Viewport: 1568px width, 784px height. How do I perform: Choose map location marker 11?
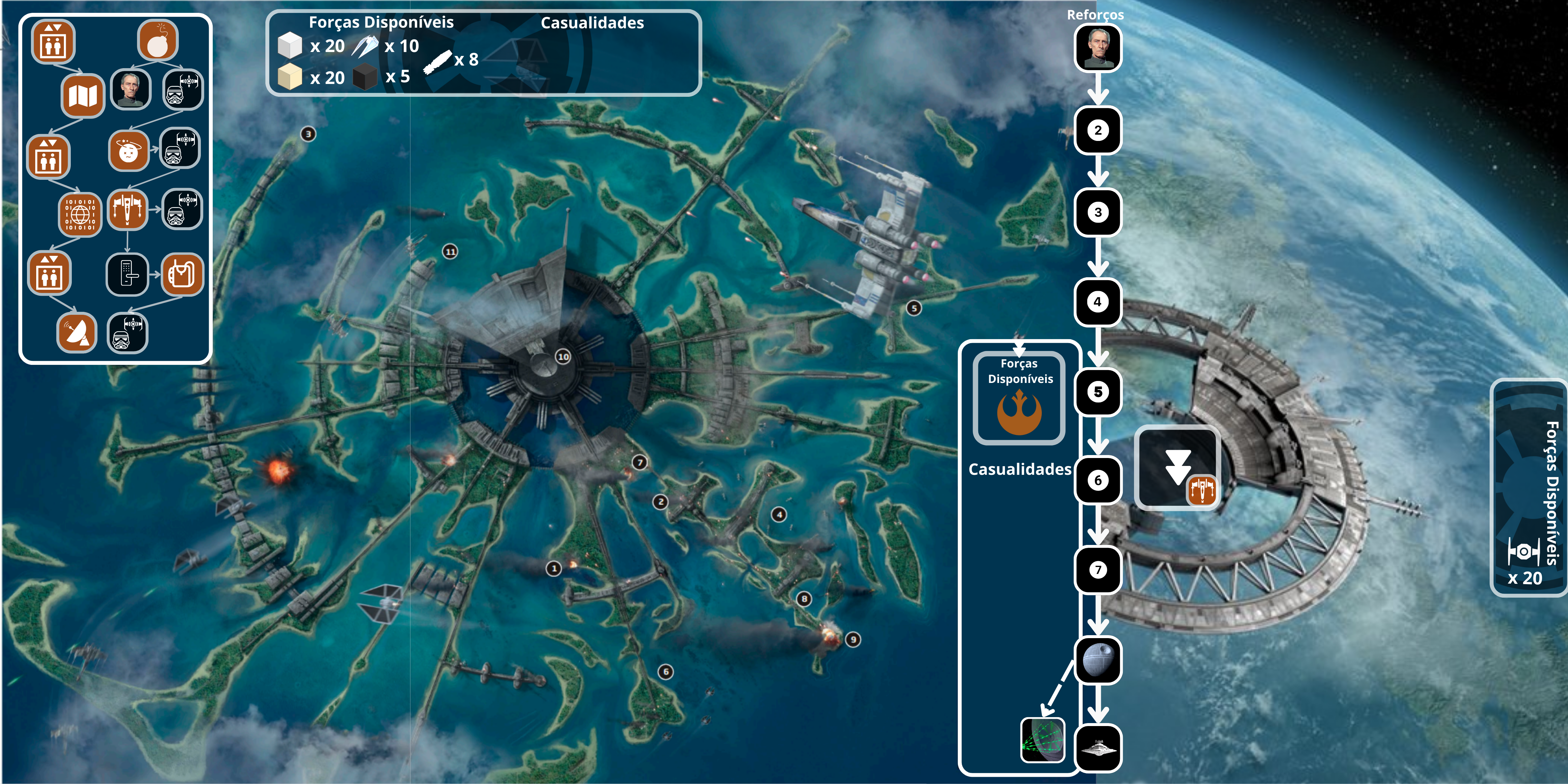450,251
